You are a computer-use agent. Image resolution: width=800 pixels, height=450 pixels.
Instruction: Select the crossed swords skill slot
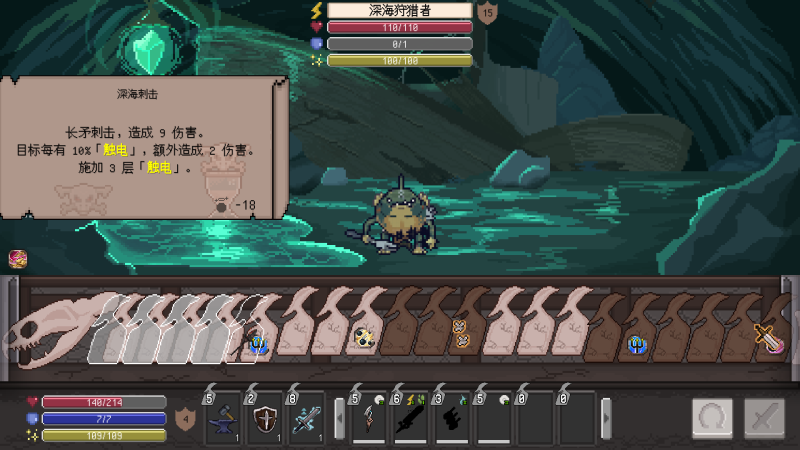[x=306, y=418]
